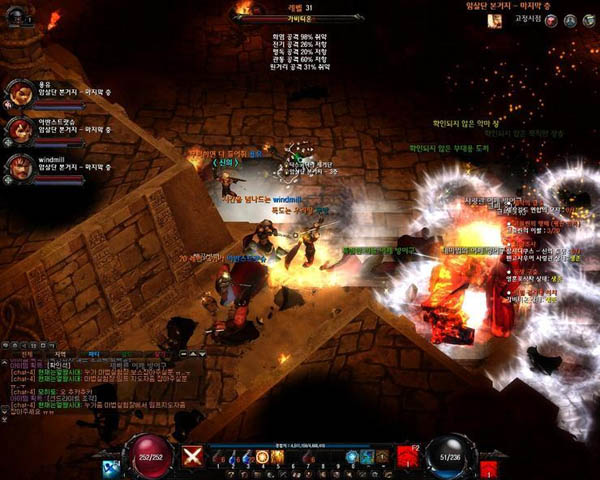
Task: Open the square portrait icon under the zone name
Action: 494,21
